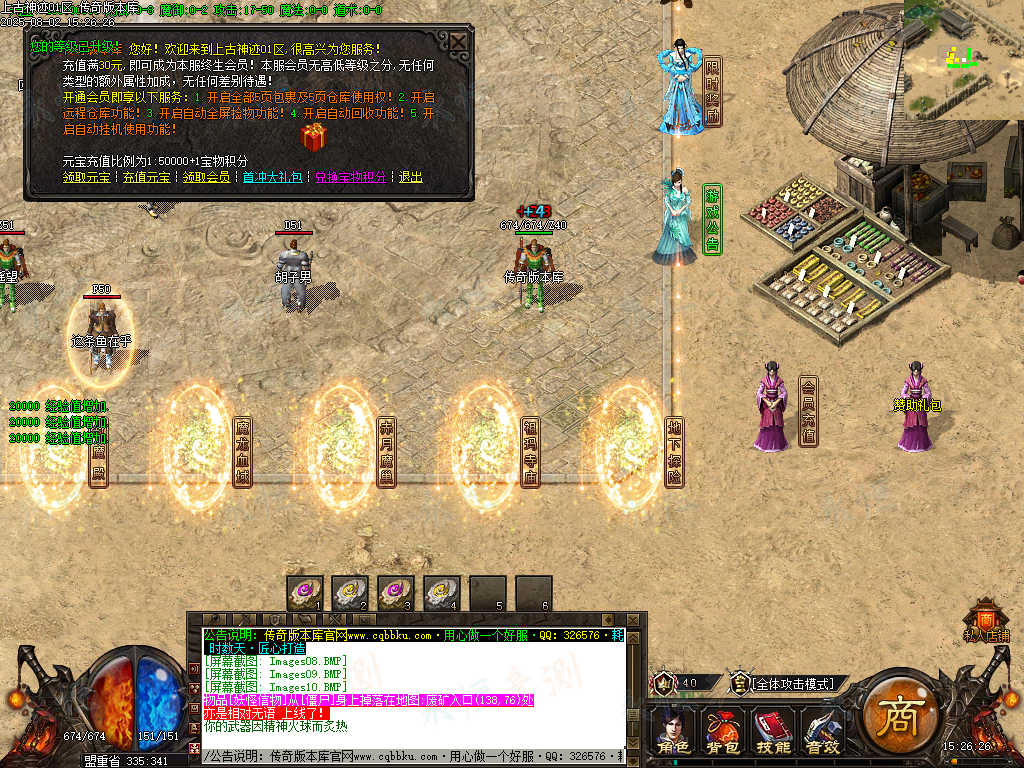Open the 首冲大礼包 offer
Viewport: 1024px width, 768px height.
[273, 177]
